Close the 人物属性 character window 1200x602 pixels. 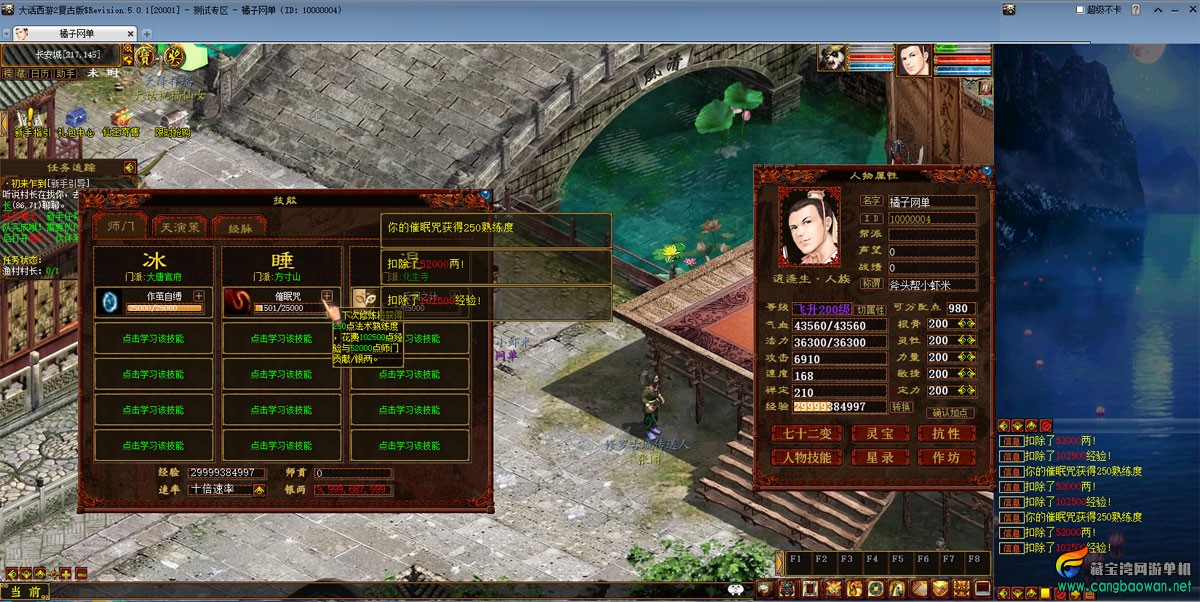coord(989,171)
